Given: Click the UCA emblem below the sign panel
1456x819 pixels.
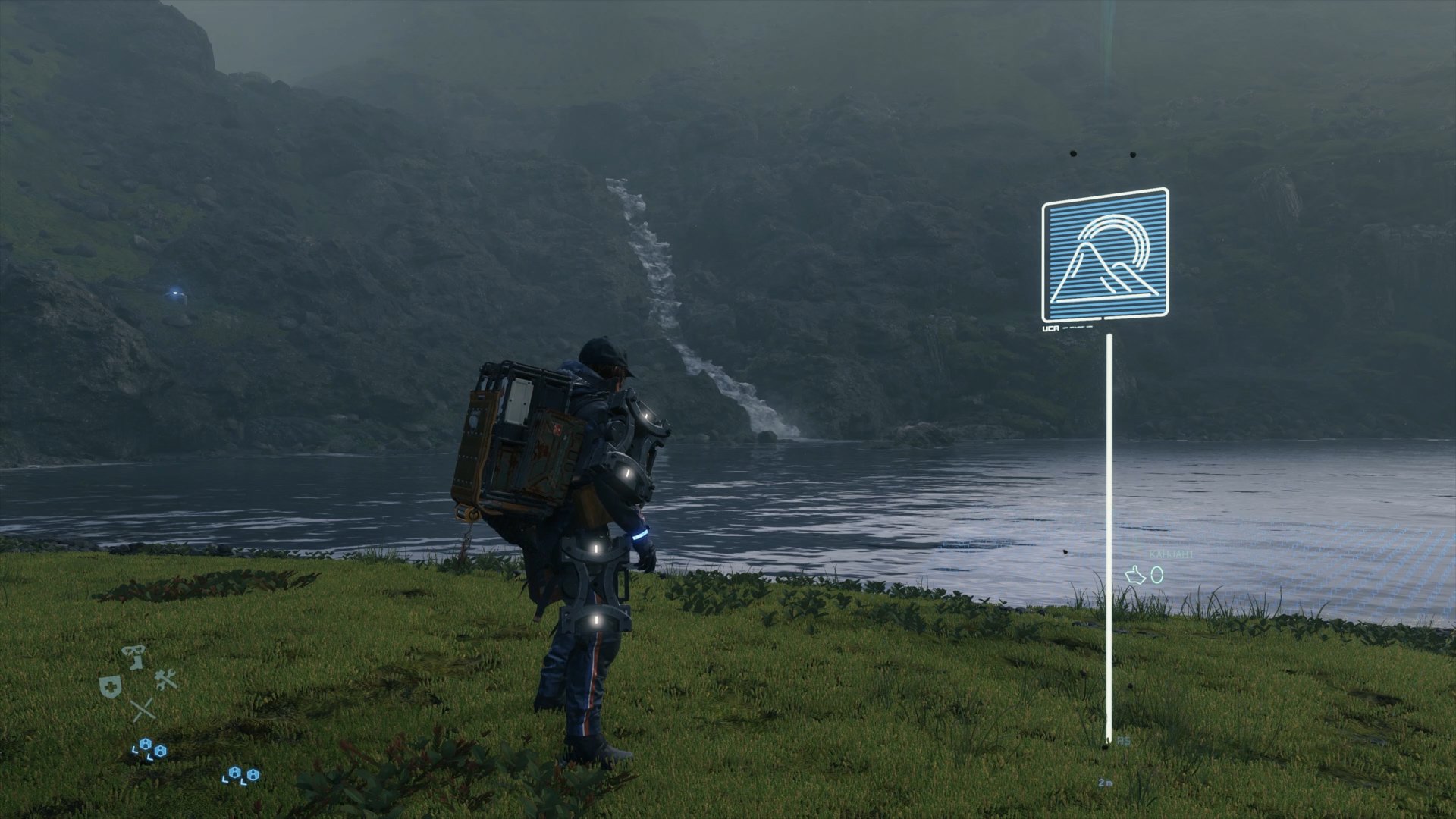Looking at the screenshot, I should (1050, 328).
